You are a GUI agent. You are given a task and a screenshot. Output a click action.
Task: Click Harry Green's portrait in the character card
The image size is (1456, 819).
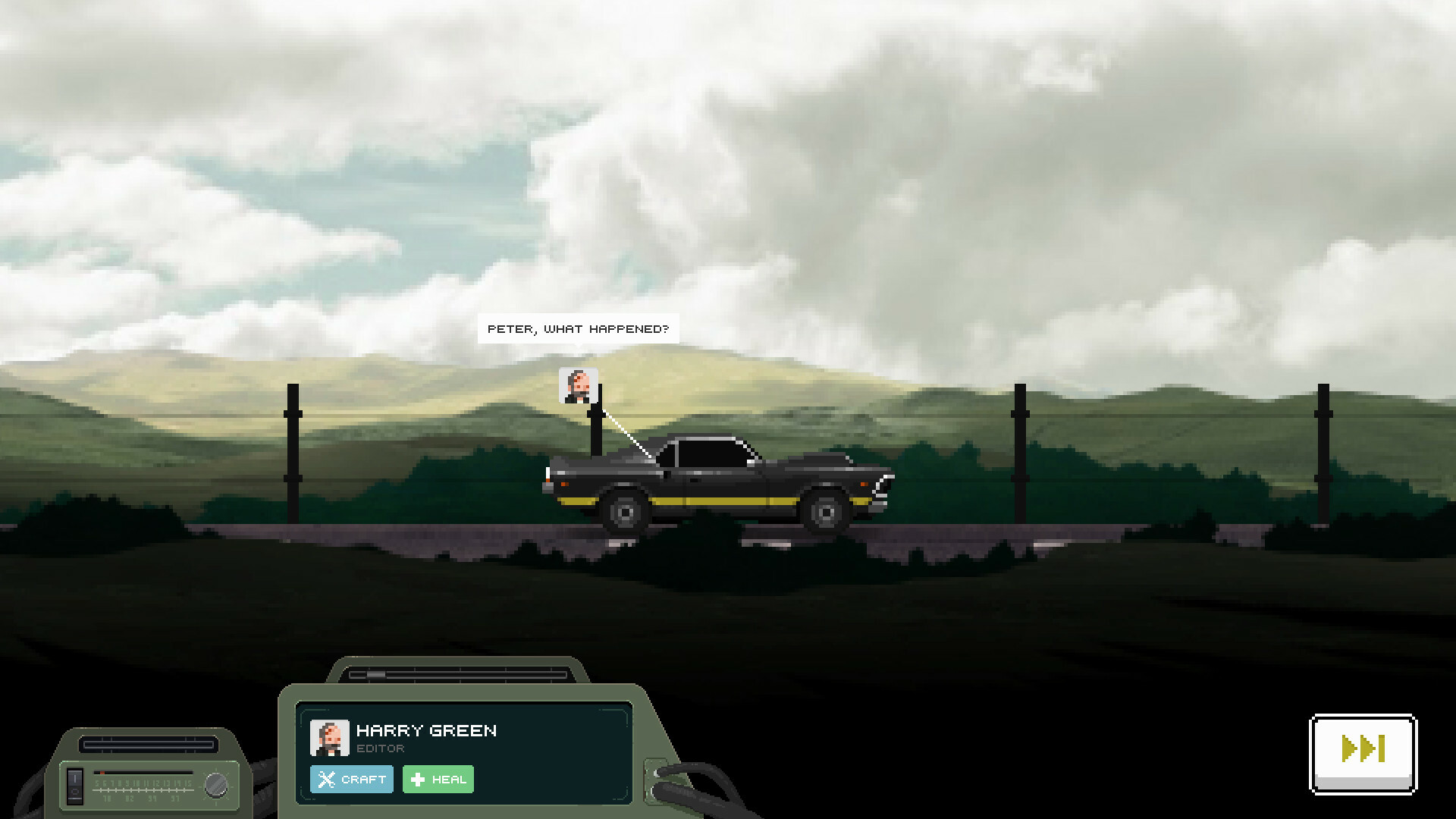(x=329, y=739)
